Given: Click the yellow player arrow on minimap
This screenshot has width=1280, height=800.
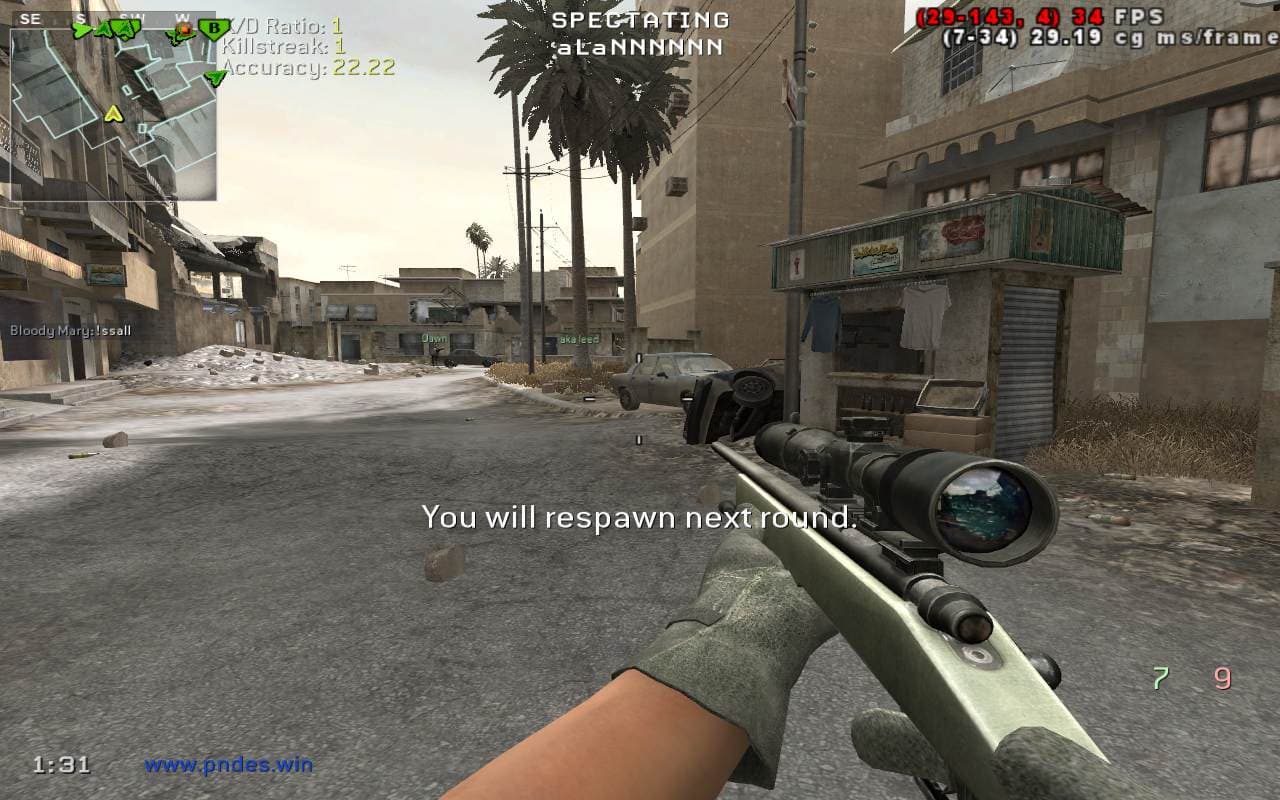Looking at the screenshot, I should (x=114, y=113).
